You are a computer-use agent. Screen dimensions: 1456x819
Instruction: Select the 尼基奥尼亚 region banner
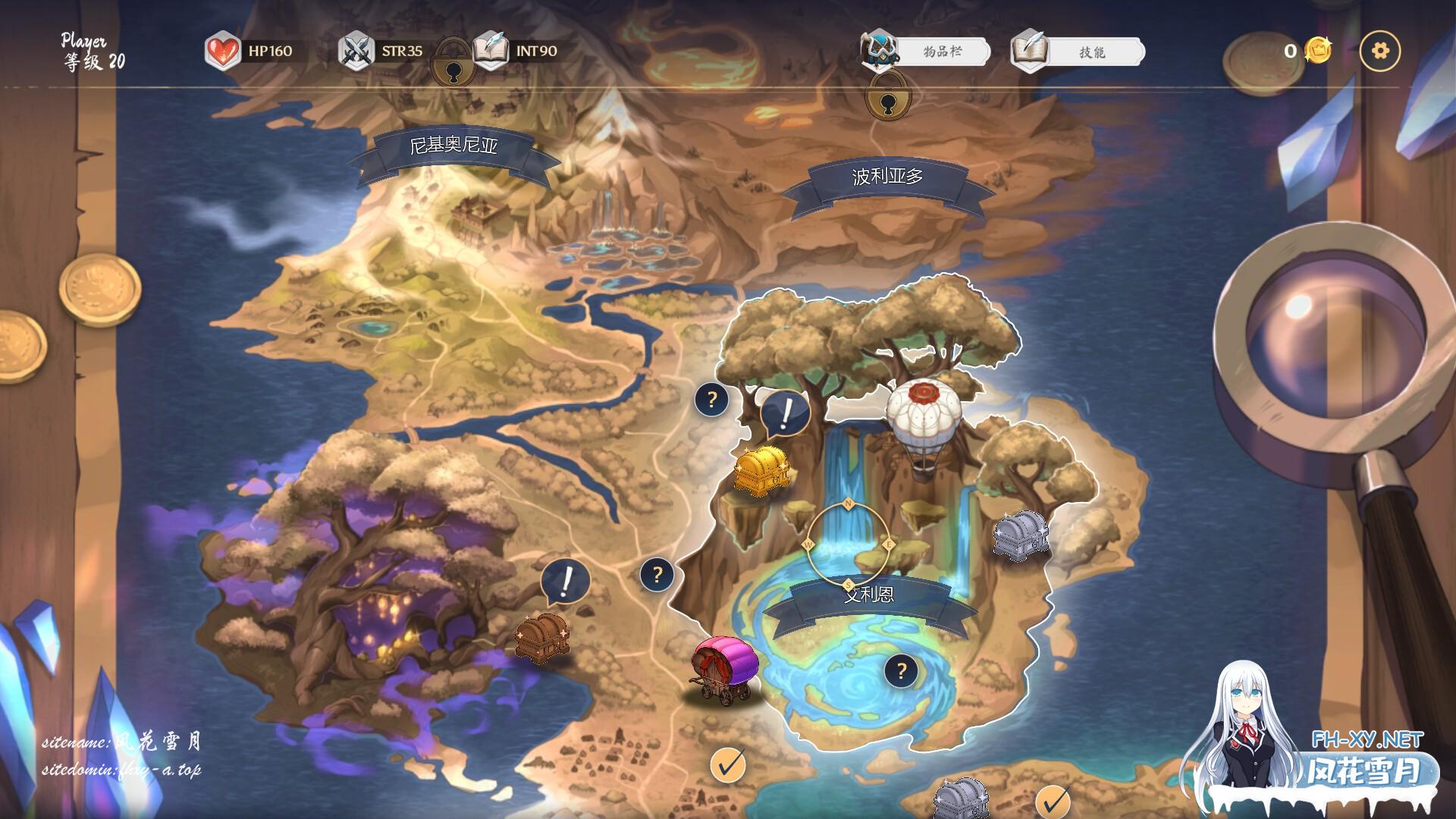(453, 146)
